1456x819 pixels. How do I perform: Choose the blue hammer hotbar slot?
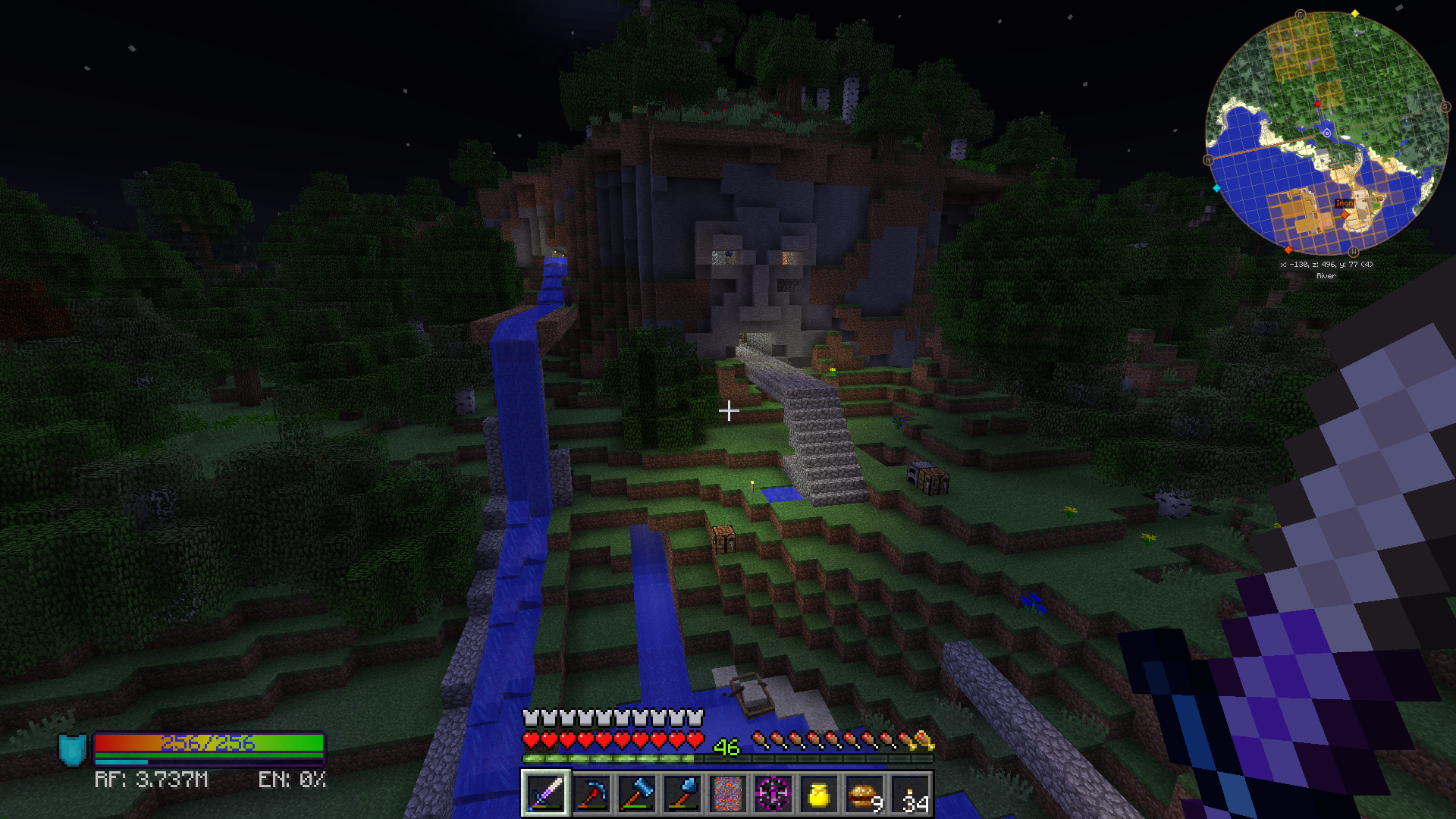coord(637,794)
